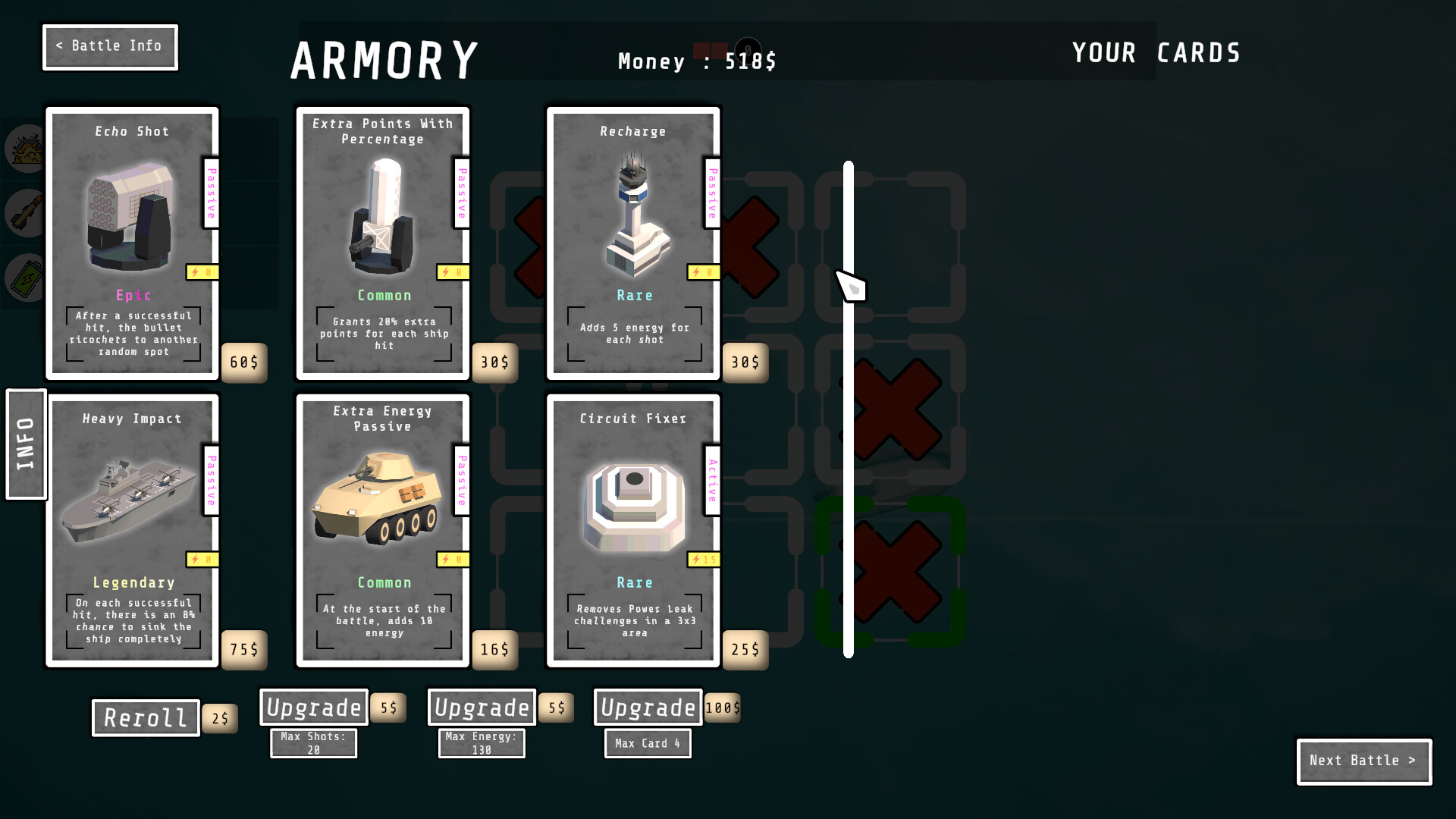Select the Circuit Fixer card image
1456x819 pixels.
pyautogui.click(x=634, y=504)
